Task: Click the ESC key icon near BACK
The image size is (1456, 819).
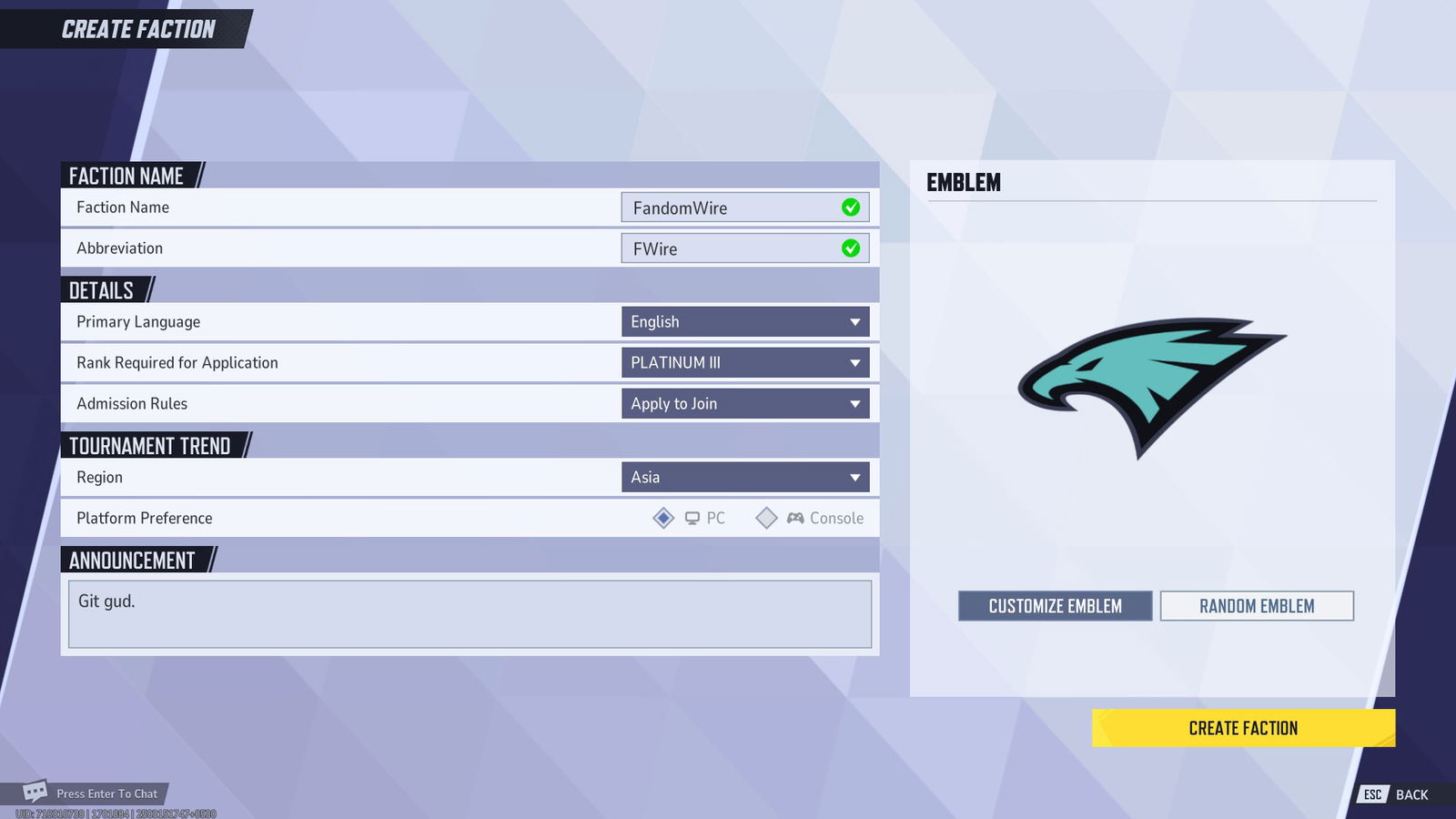Action: point(1372,794)
